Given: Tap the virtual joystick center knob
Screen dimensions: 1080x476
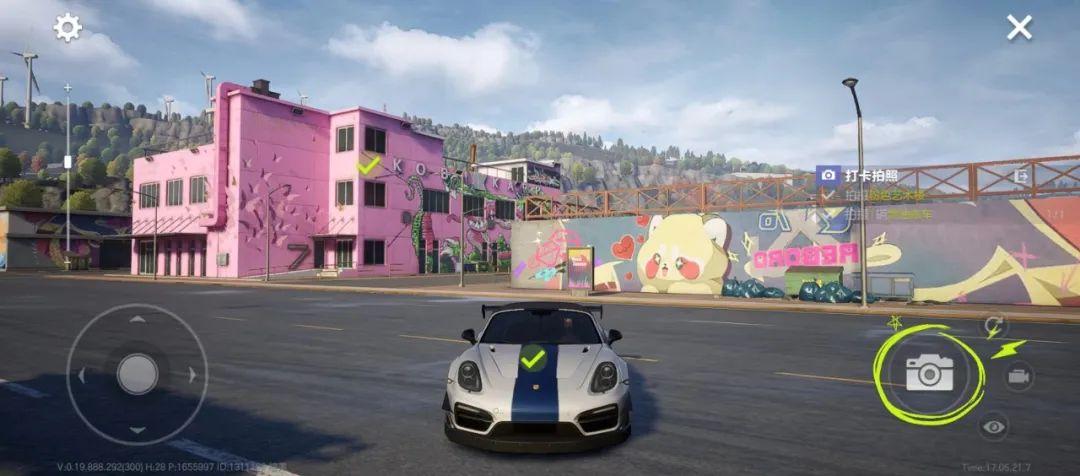Looking at the screenshot, I should [137, 374].
